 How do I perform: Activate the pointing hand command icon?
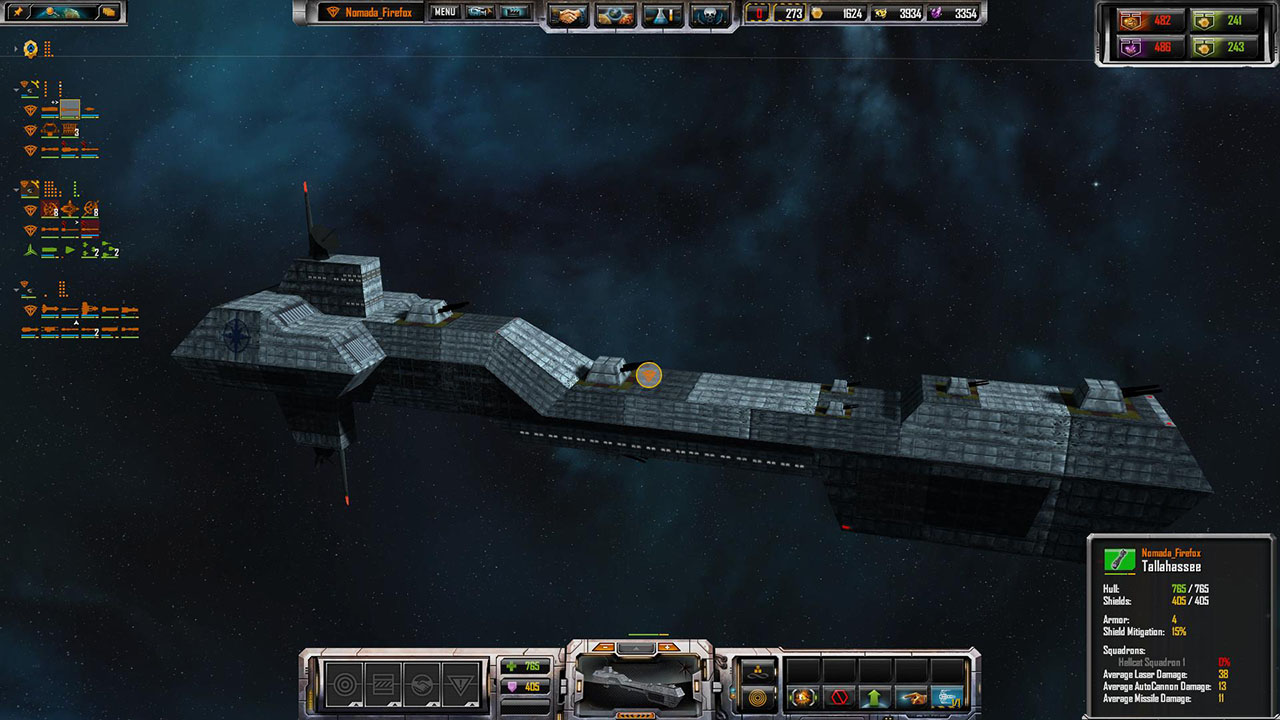[911, 697]
